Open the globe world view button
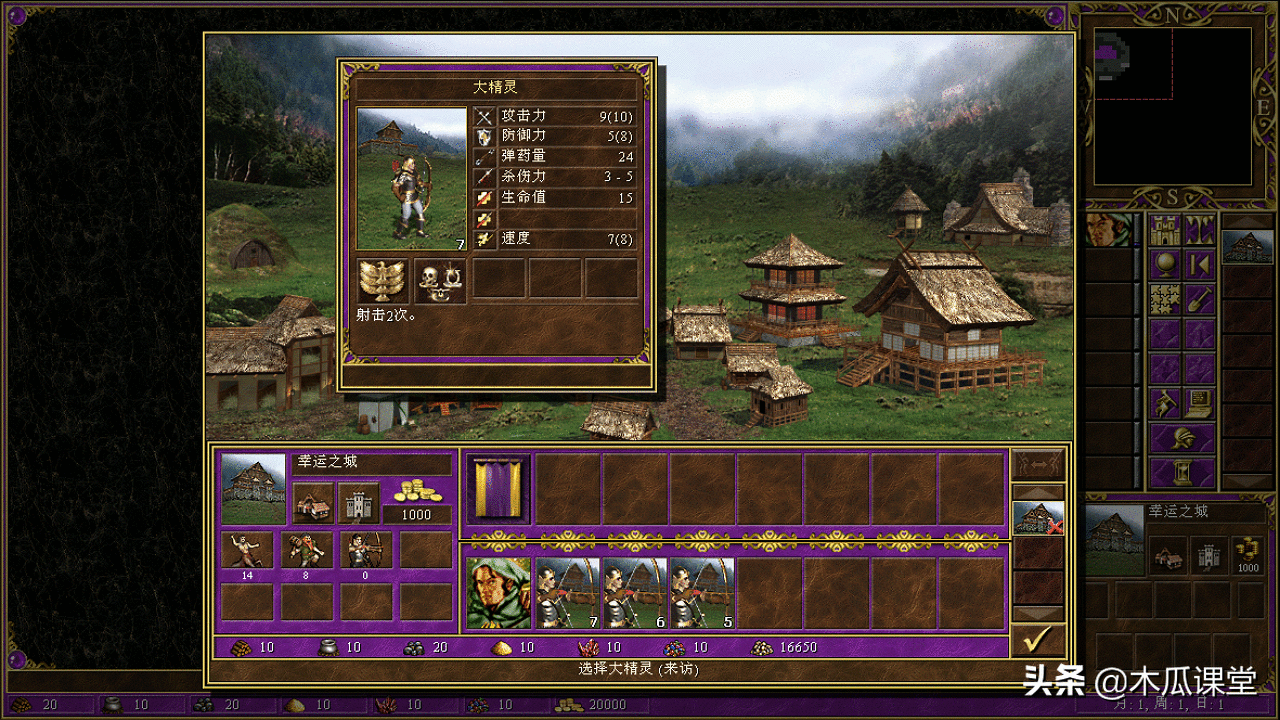 (x=1165, y=265)
